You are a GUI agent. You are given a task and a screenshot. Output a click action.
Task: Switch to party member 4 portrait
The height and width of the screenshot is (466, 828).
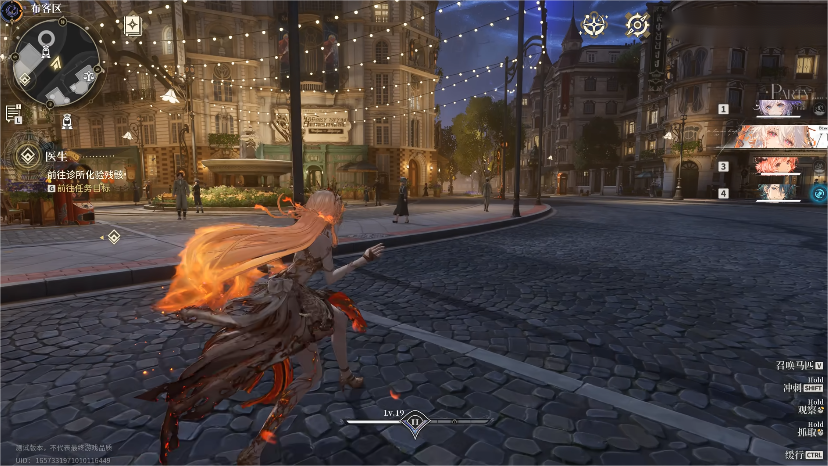[x=780, y=192]
